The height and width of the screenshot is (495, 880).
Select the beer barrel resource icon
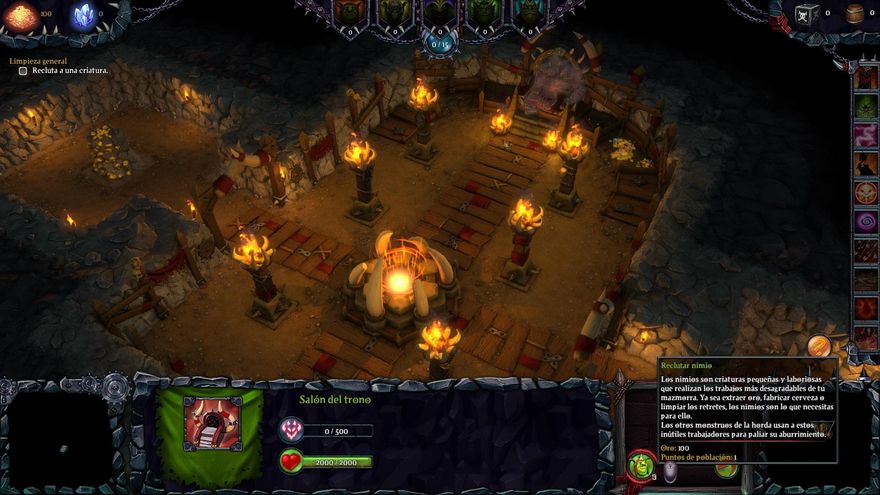pos(855,13)
